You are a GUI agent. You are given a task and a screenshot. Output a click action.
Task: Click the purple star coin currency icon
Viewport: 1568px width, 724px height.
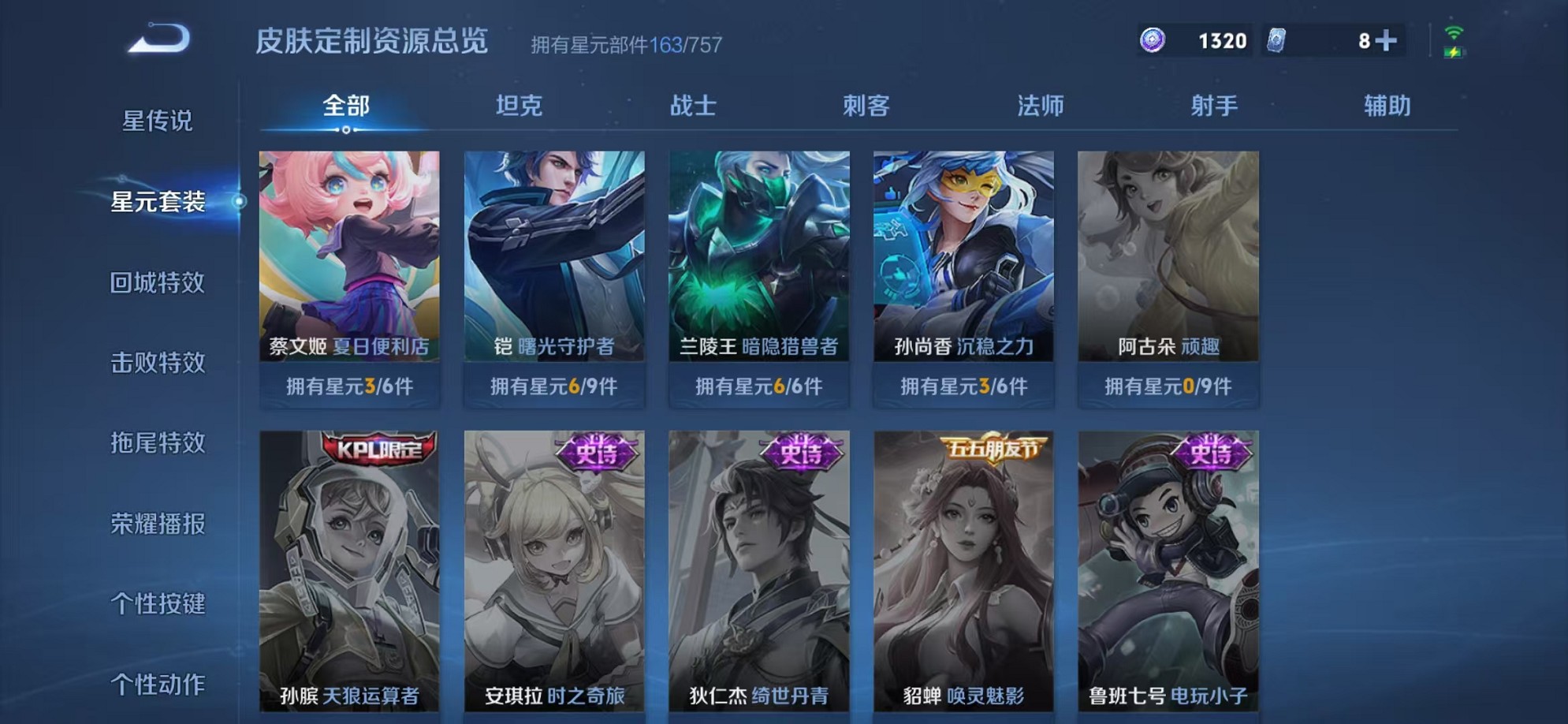(x=1154, y=39)
